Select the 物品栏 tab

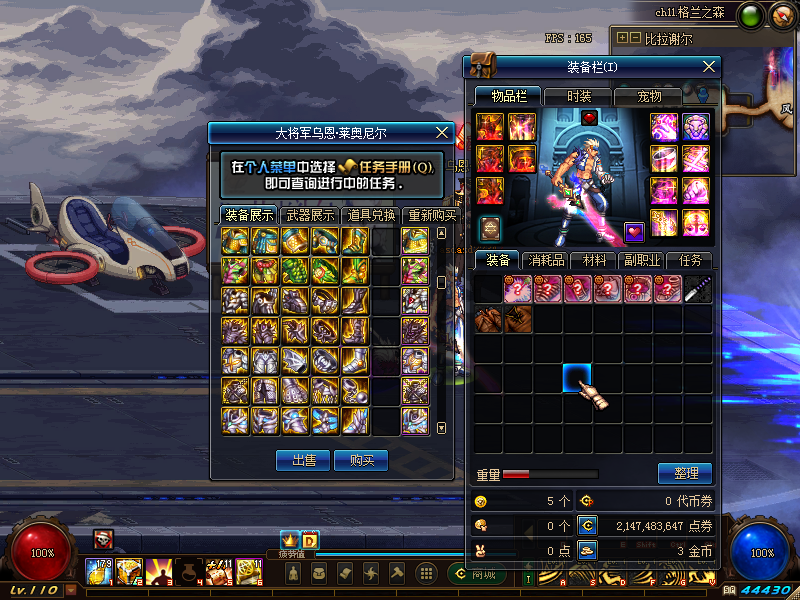pos(508,96)
